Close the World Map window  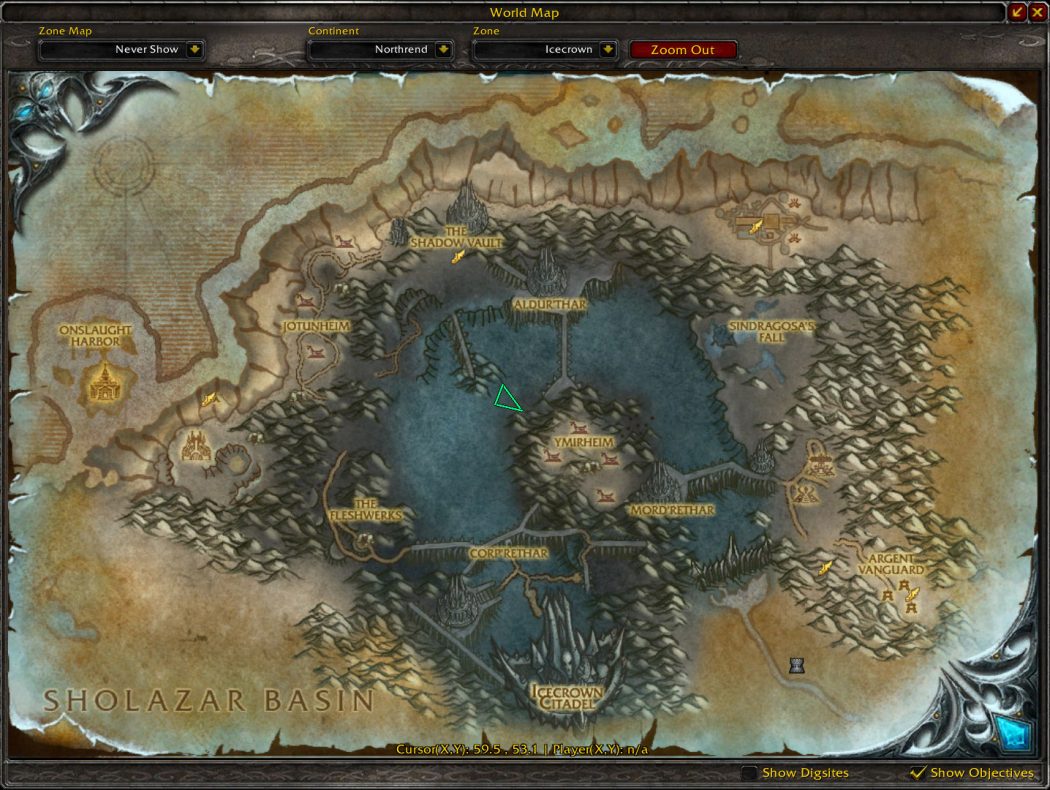[x=1037, y=12]
